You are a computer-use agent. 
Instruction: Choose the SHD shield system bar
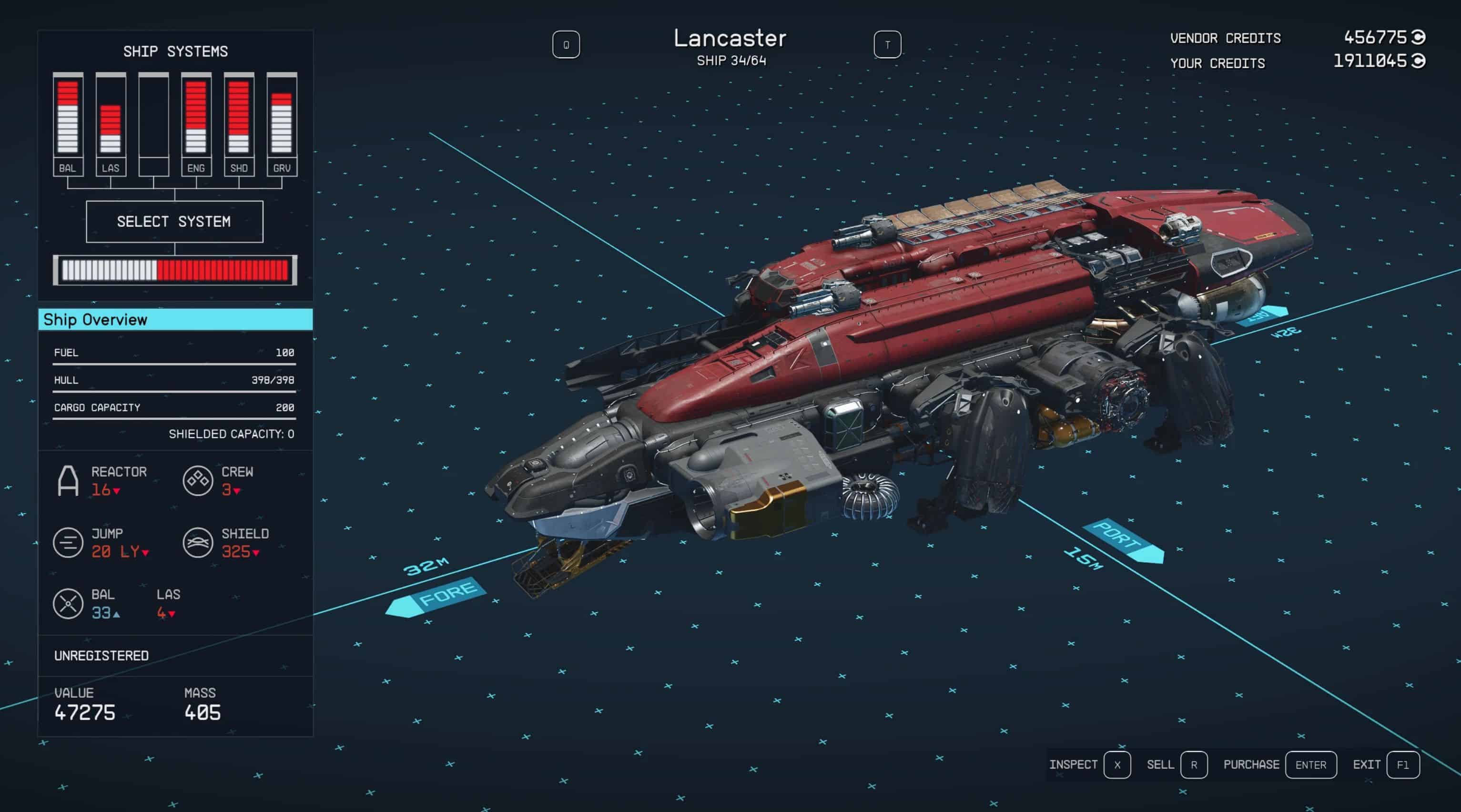[x=239, y=123]
